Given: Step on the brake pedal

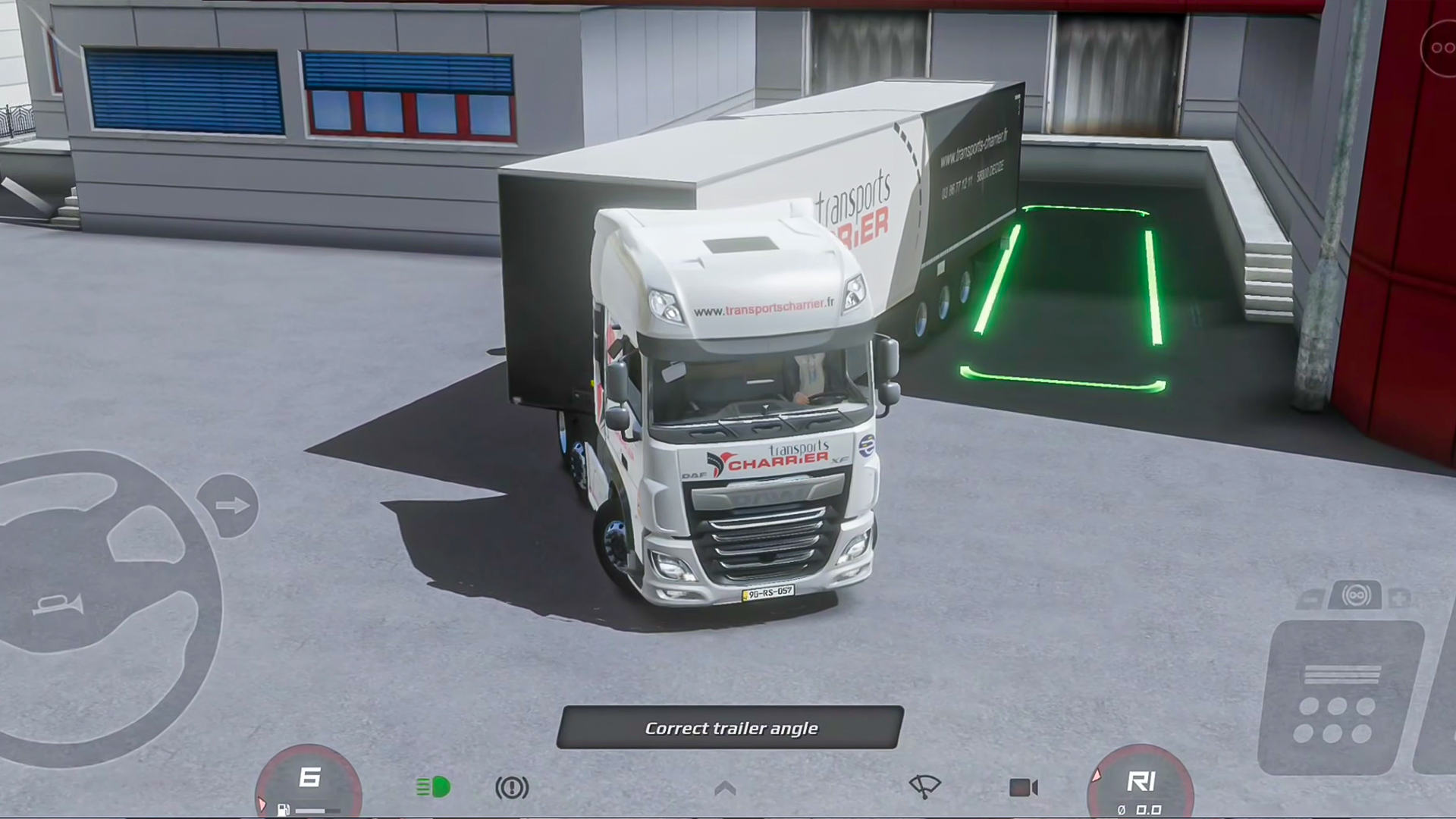Looking at the screenshot, I should tap(1340, 697).
